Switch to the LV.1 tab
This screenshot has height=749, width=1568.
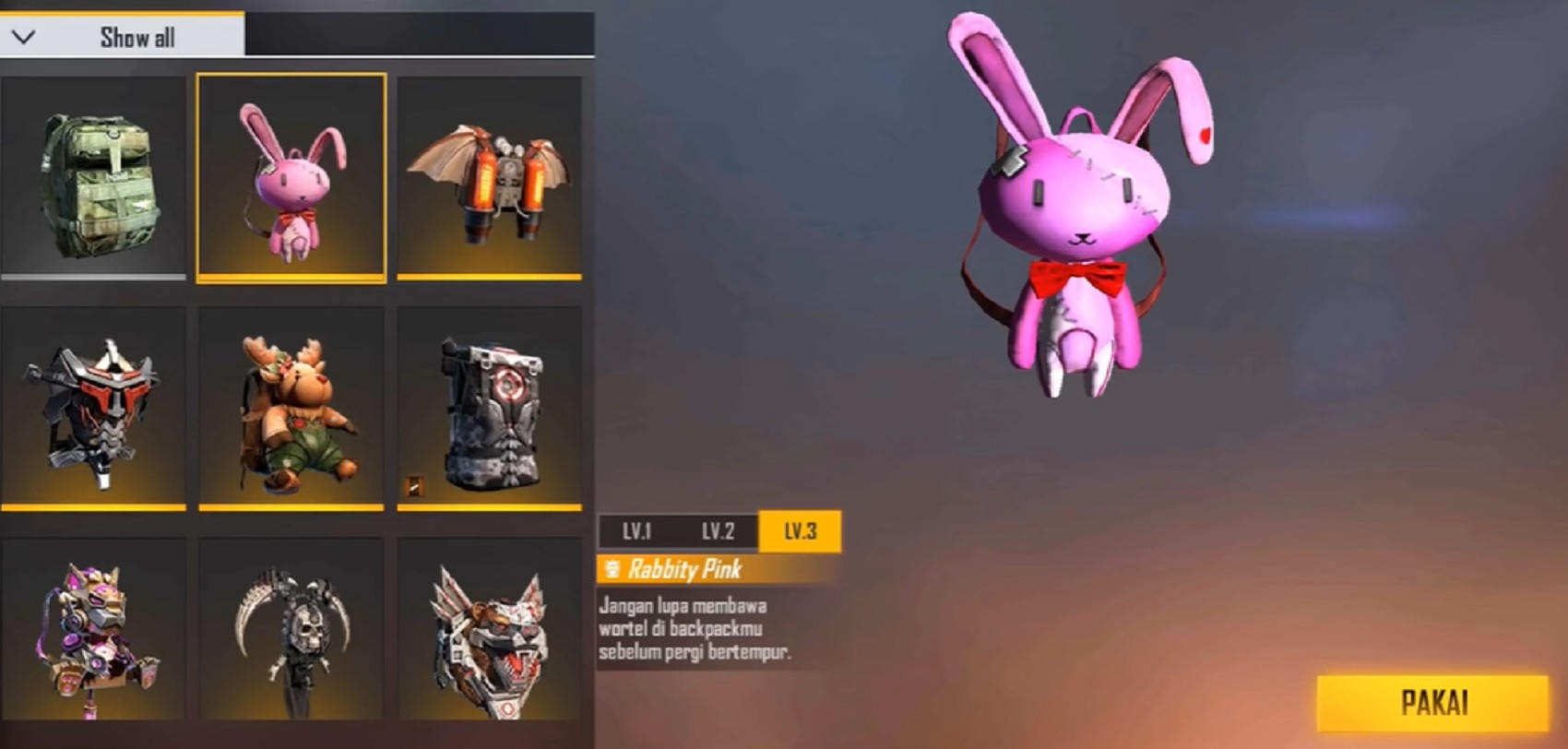[637, 531]
